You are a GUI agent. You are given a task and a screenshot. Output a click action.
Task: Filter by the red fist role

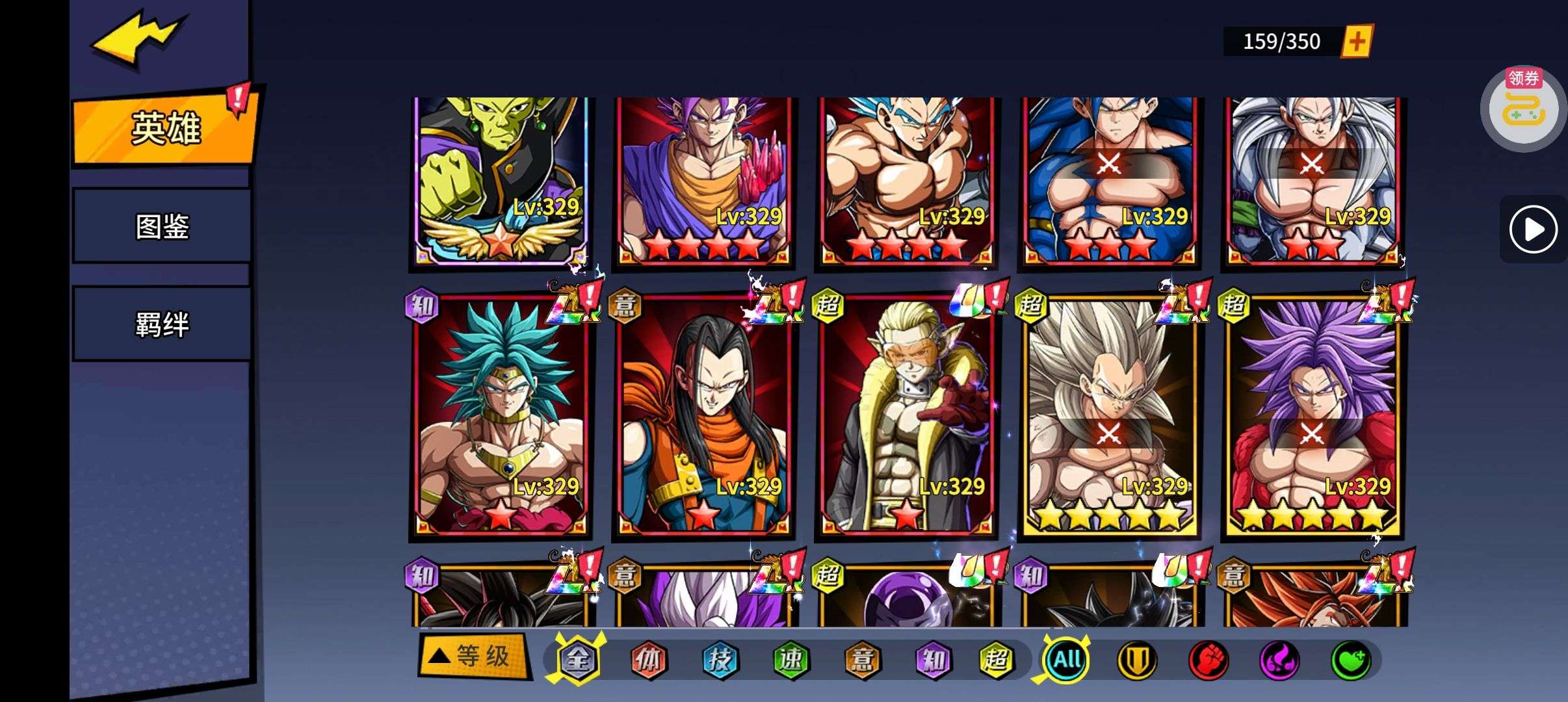(1208, 660)
